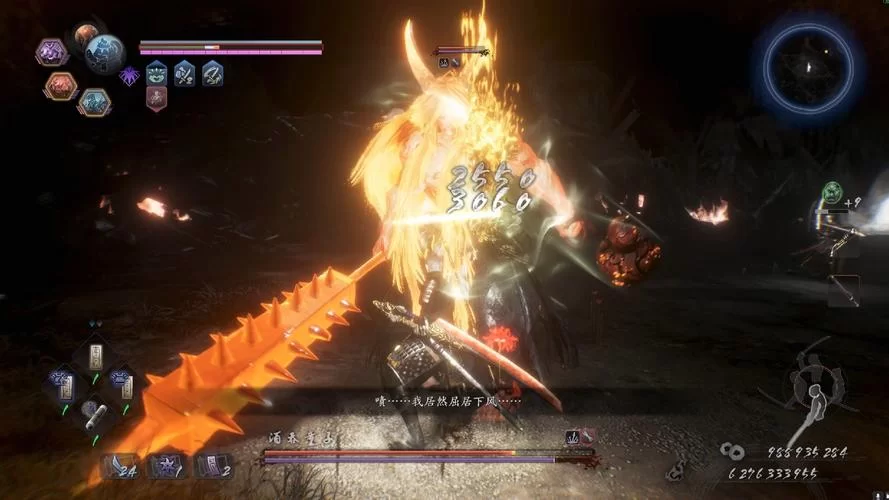Use the scroll item in bottom shortcut
Viewport: 889px width, 500px height.
point(92,410)
